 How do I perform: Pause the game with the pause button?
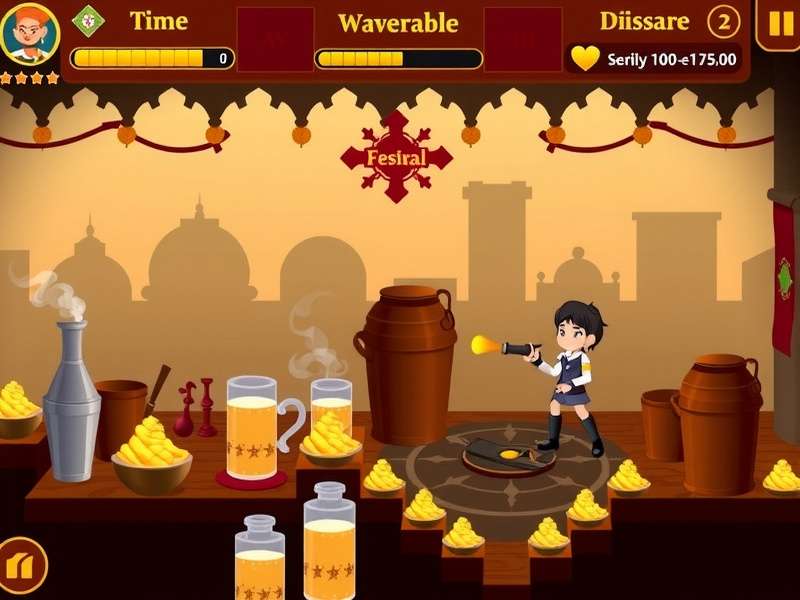778,24
